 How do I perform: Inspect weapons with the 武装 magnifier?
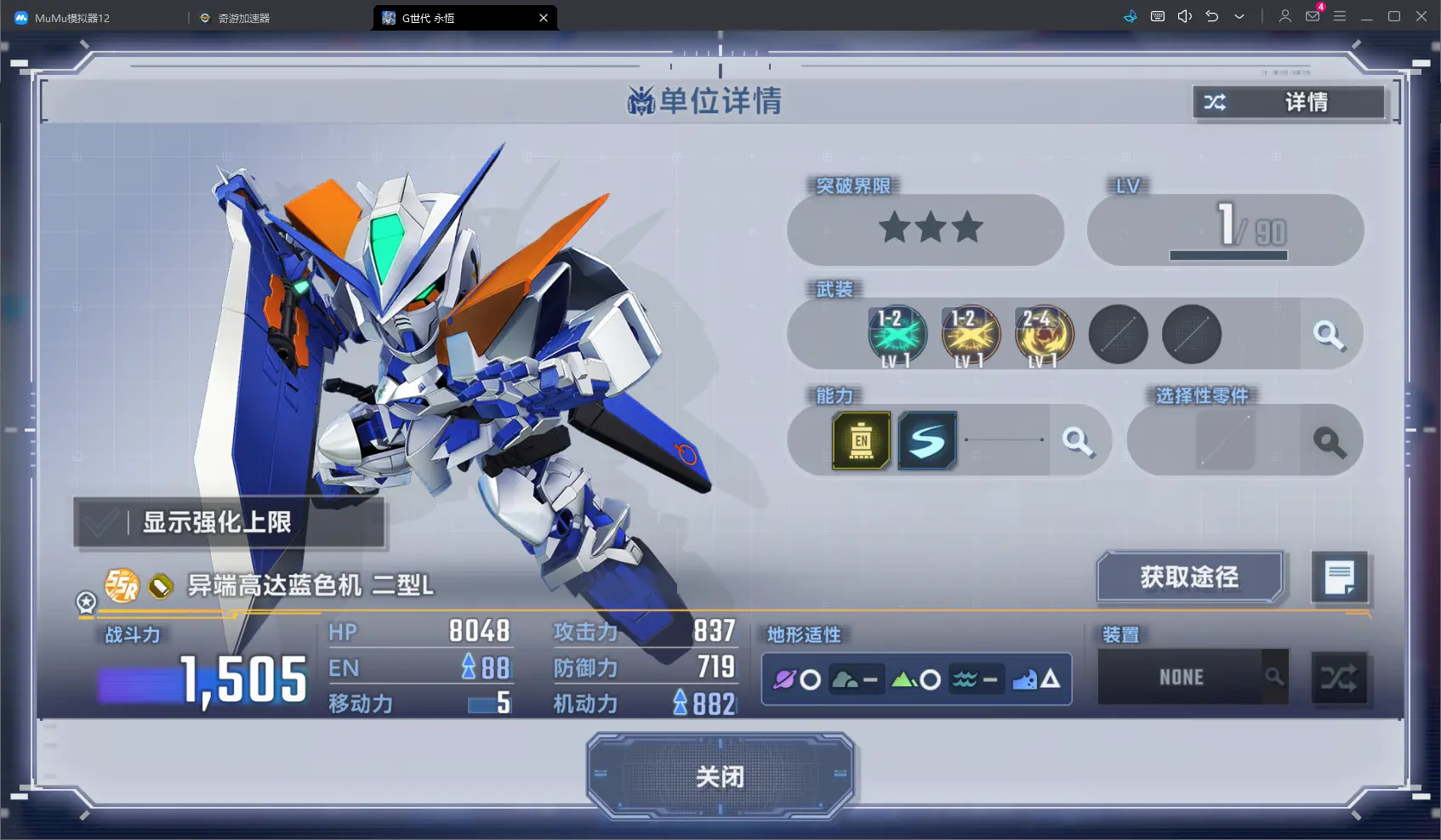tap(1329, 335)
